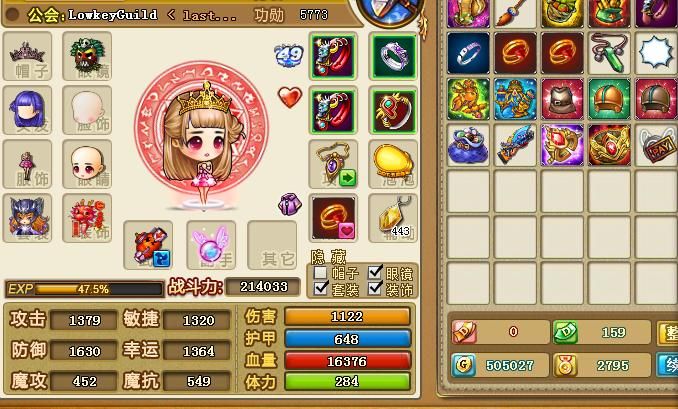678x409 pixels.
Task: Open the golden bubble equipment slot
Action: (393, 164)
